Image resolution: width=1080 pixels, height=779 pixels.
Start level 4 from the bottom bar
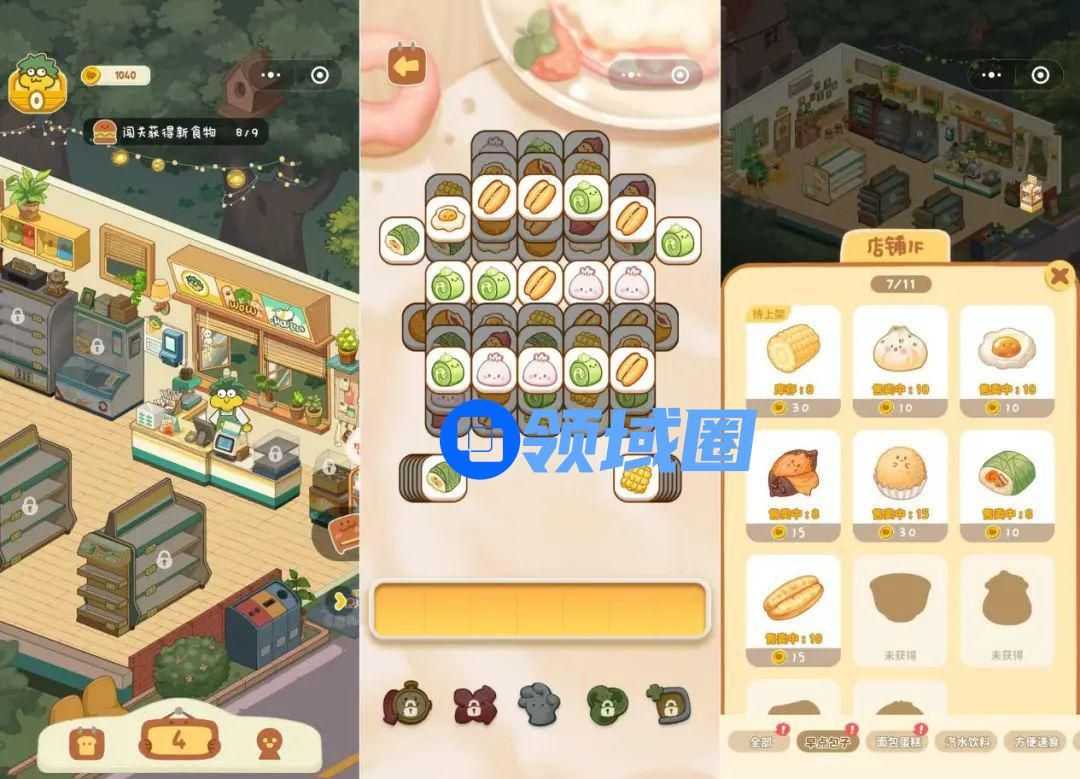(x=179, y=740)
